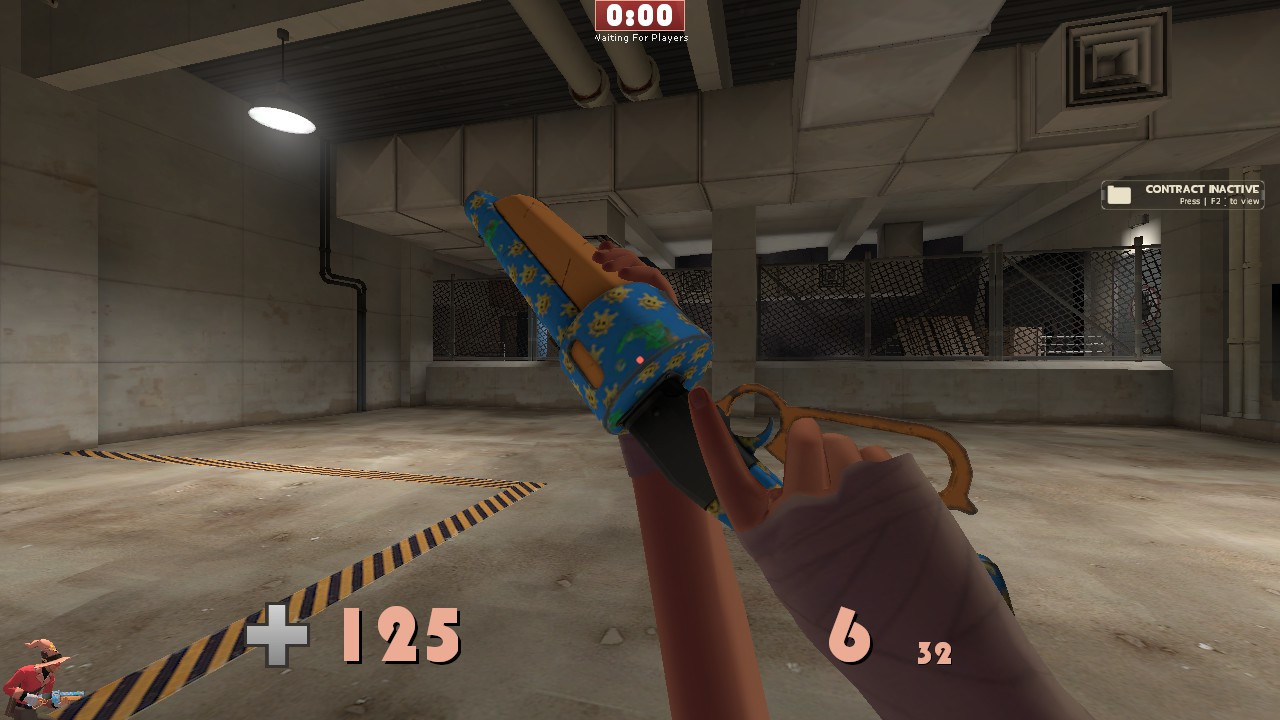This screenshot has height=720, width=1280.
Task: Click the timer background panel icon
Action: (639, 16)
